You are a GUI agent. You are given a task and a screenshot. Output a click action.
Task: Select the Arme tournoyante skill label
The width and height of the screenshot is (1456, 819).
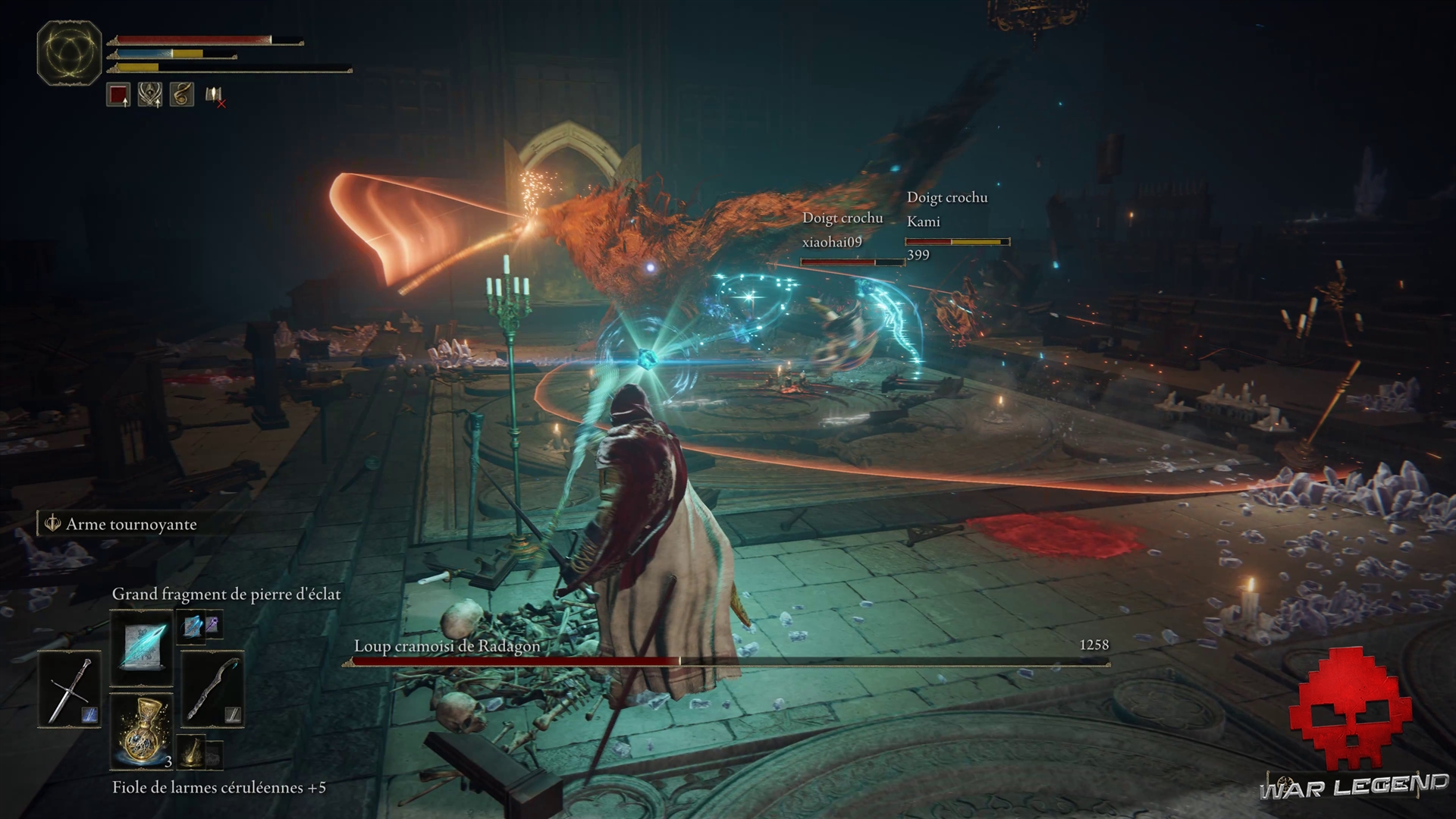click(x=130, y=524)
